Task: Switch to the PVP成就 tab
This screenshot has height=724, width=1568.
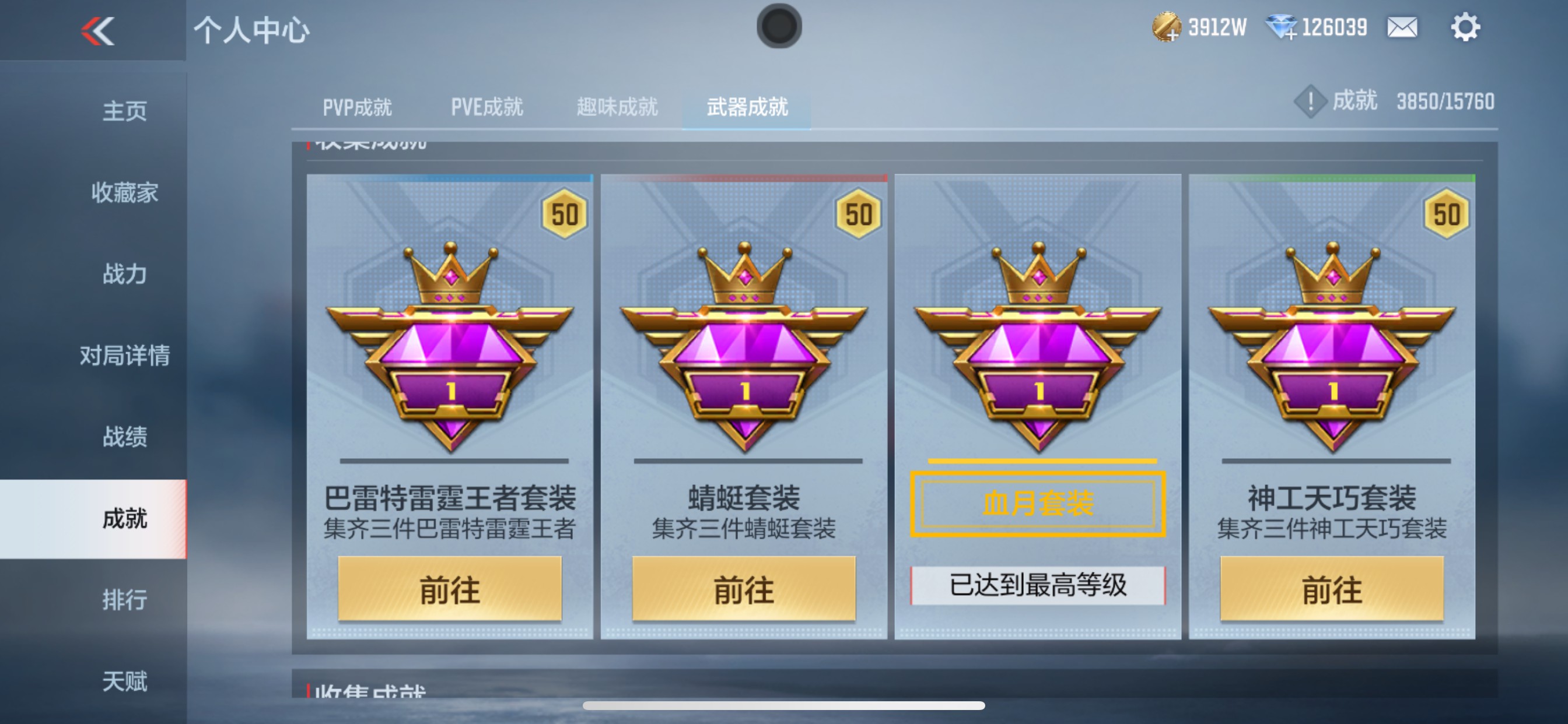Action: click(x=356, y=108)
